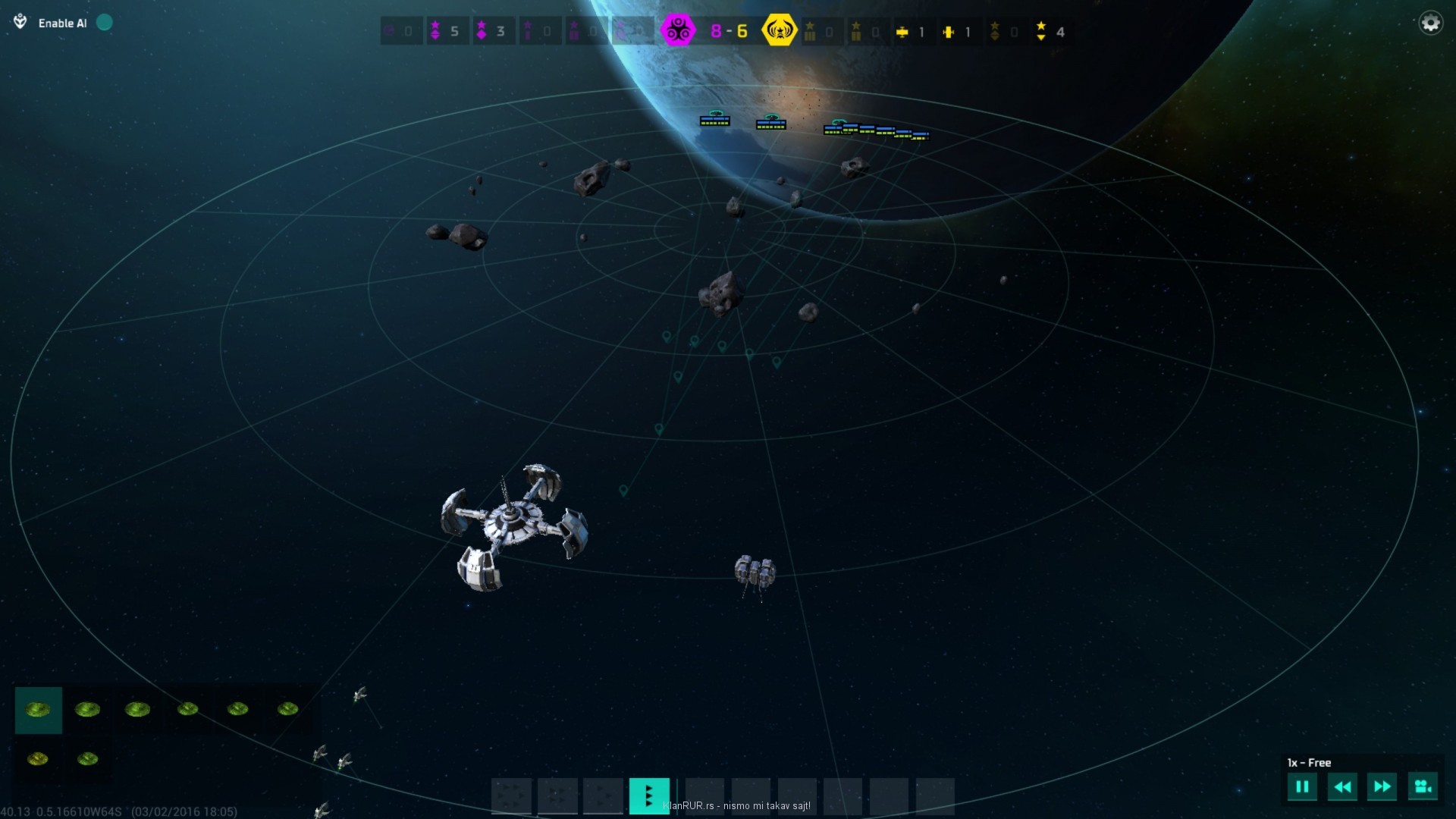Screen dimensions: 1456x819
Task: Click the magenta faction hexagon emblem
Action: [677, 31]
